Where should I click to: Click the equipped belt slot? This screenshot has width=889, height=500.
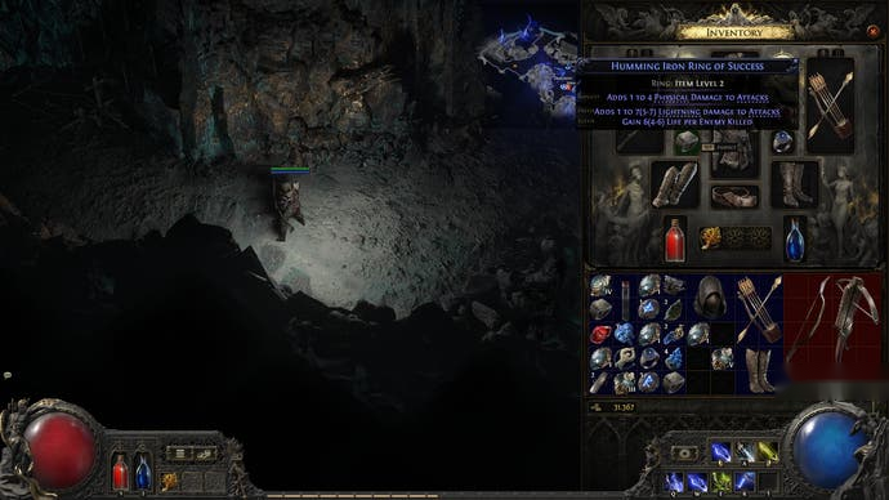pyautogui.click(x=734, y=195)
